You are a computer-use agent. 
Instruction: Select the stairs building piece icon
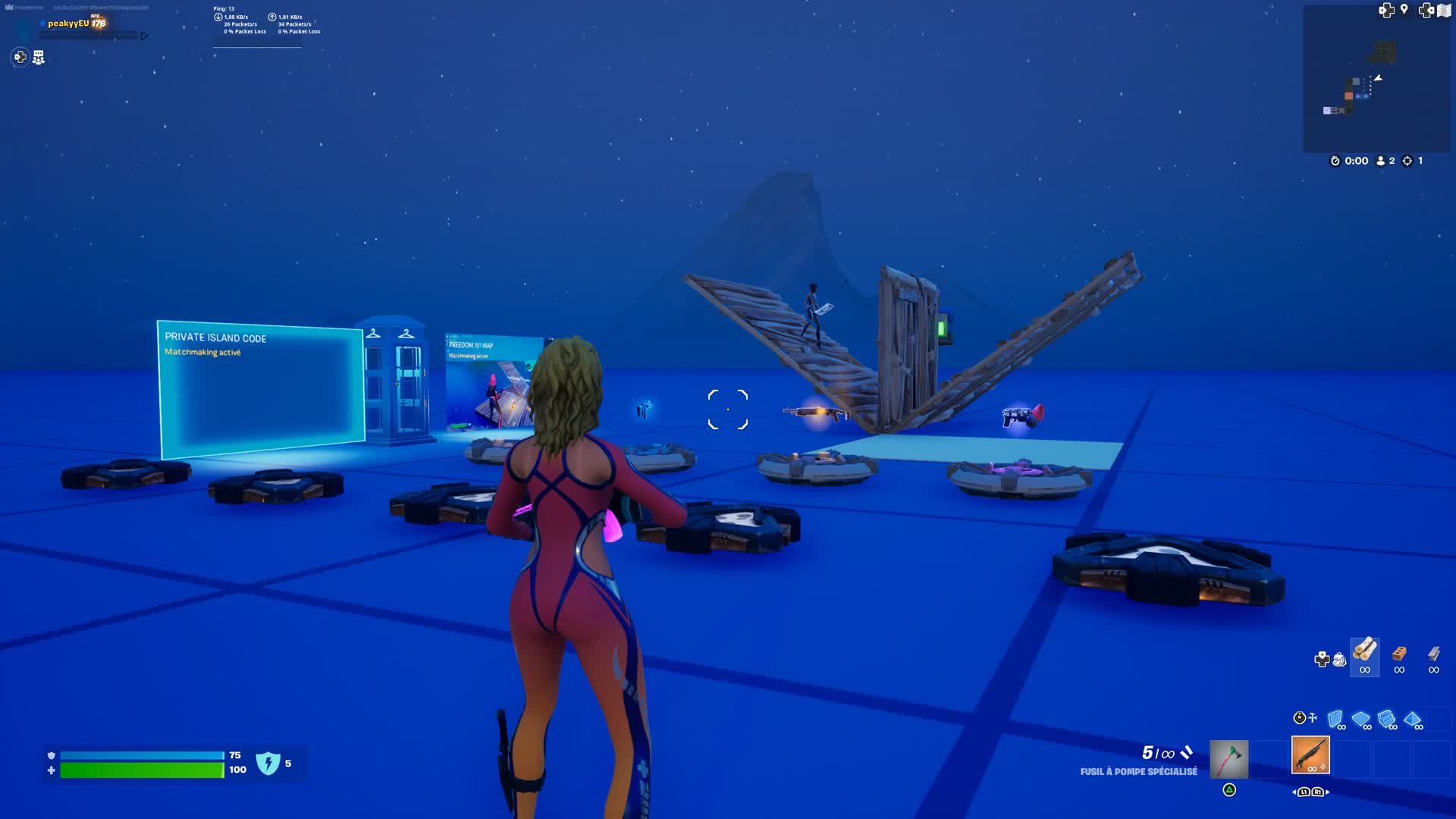tap(1385, 718)
